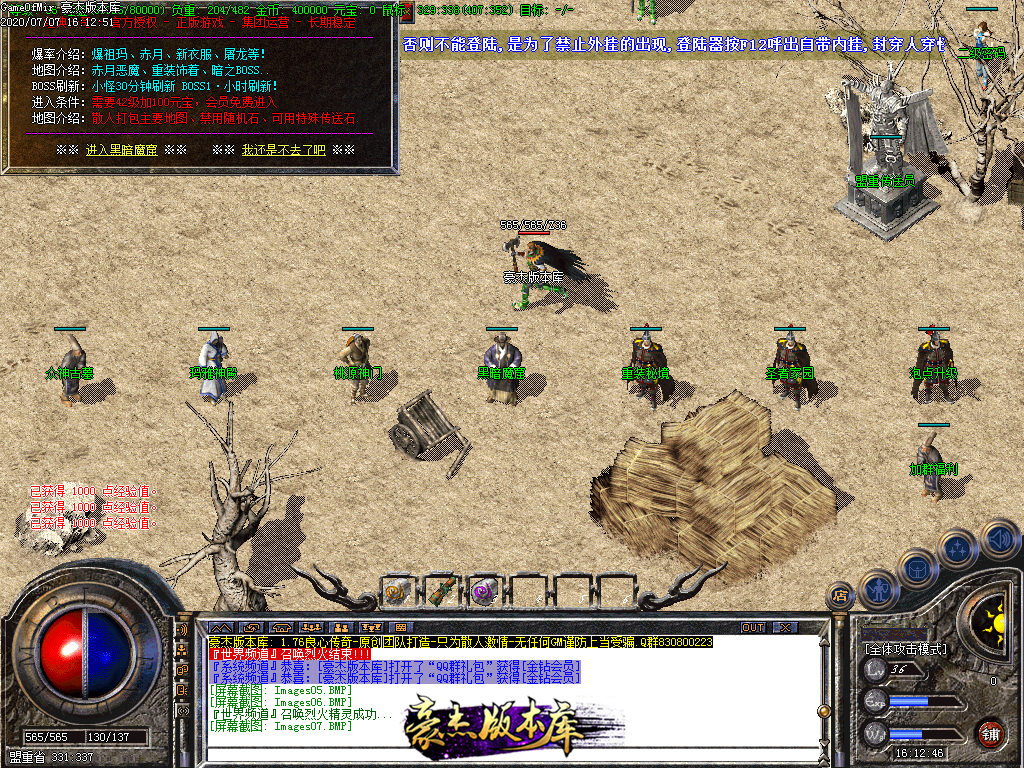Select the 我还是不去了吧 reply

pyautogui.click(x=283, y=150)
